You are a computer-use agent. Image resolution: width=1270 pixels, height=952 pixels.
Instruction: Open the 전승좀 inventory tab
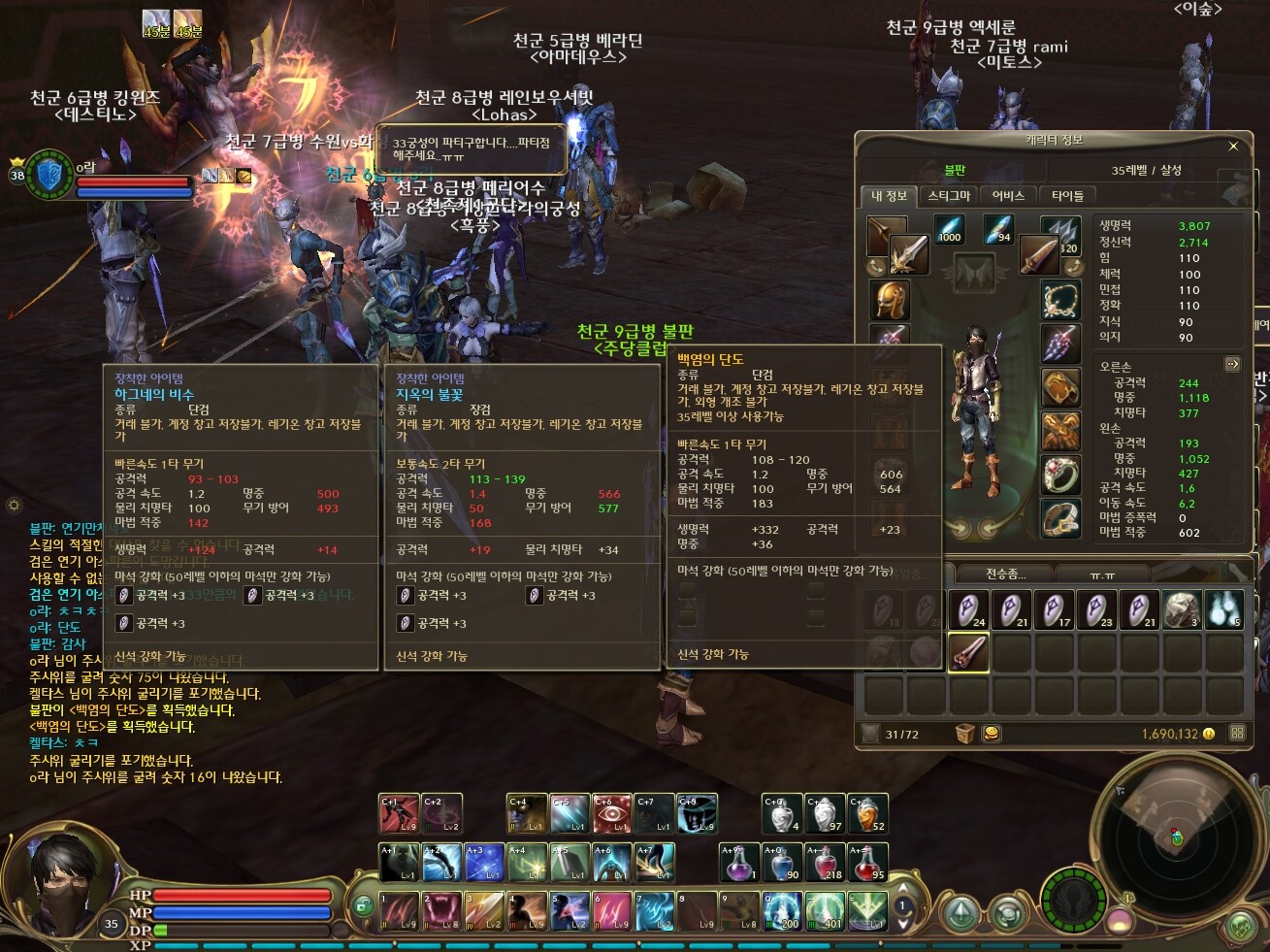pos(1005,574)
